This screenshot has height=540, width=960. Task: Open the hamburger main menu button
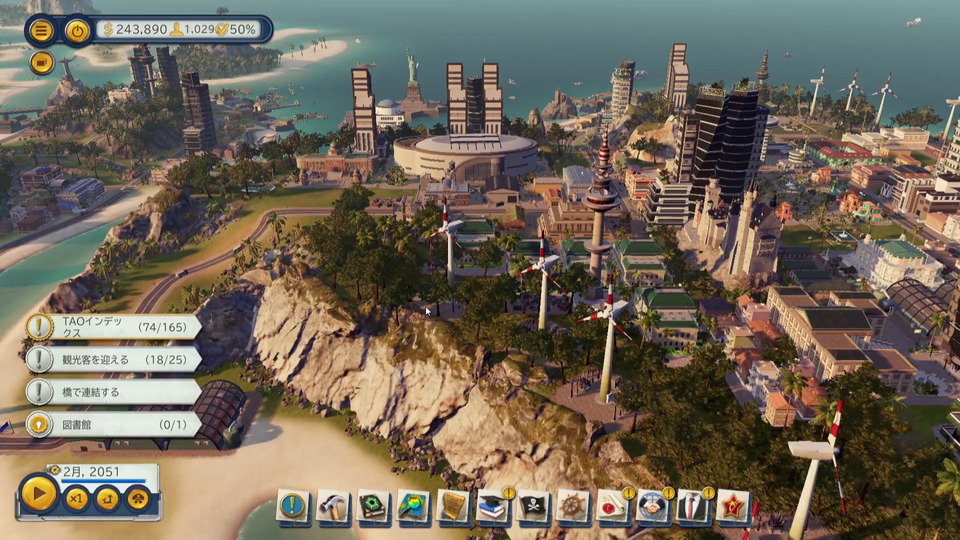coord(42,30)
